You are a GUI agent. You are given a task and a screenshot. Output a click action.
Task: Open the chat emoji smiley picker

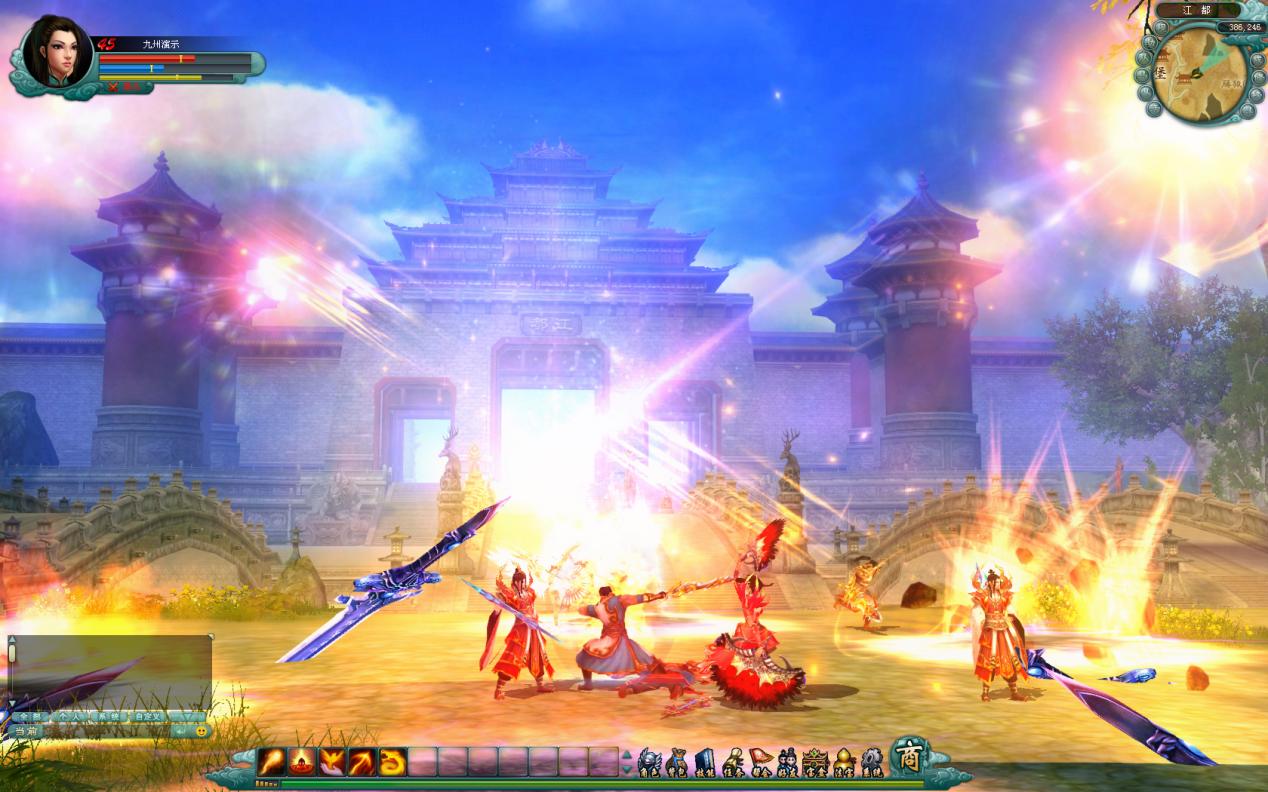pyautogui.click(x=200, y=731)
